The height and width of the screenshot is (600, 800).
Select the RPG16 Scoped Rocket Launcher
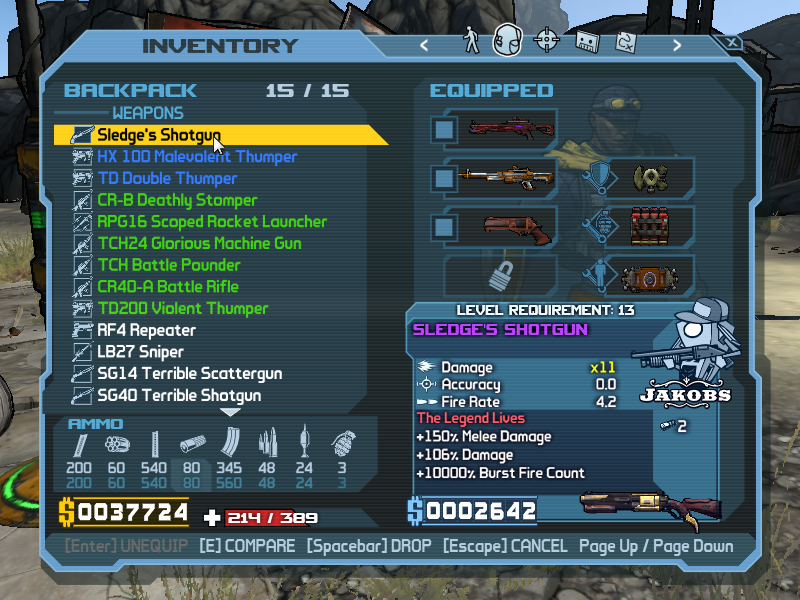point(211,222)
